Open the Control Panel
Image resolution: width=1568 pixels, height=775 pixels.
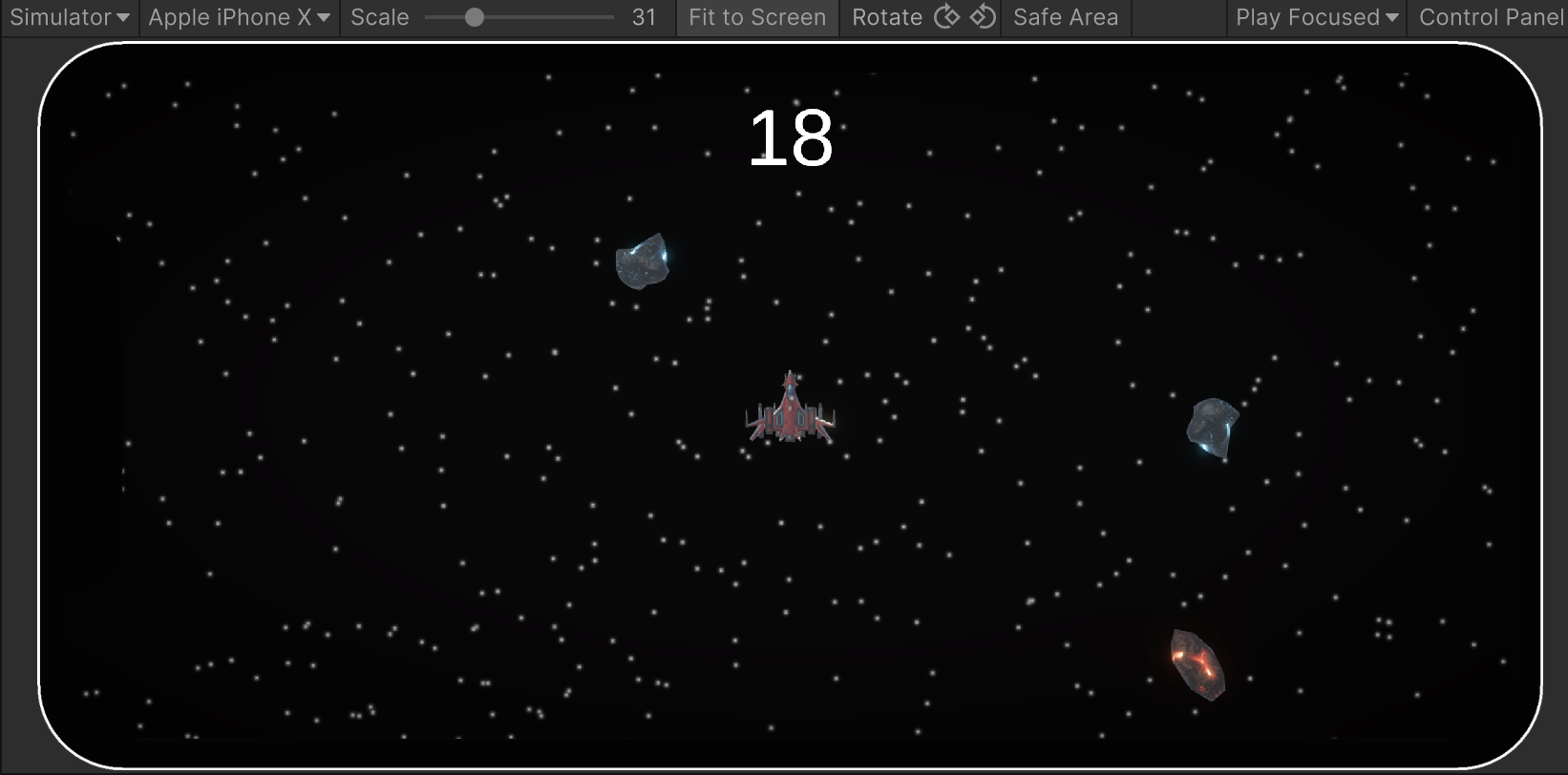point(1490,16)
